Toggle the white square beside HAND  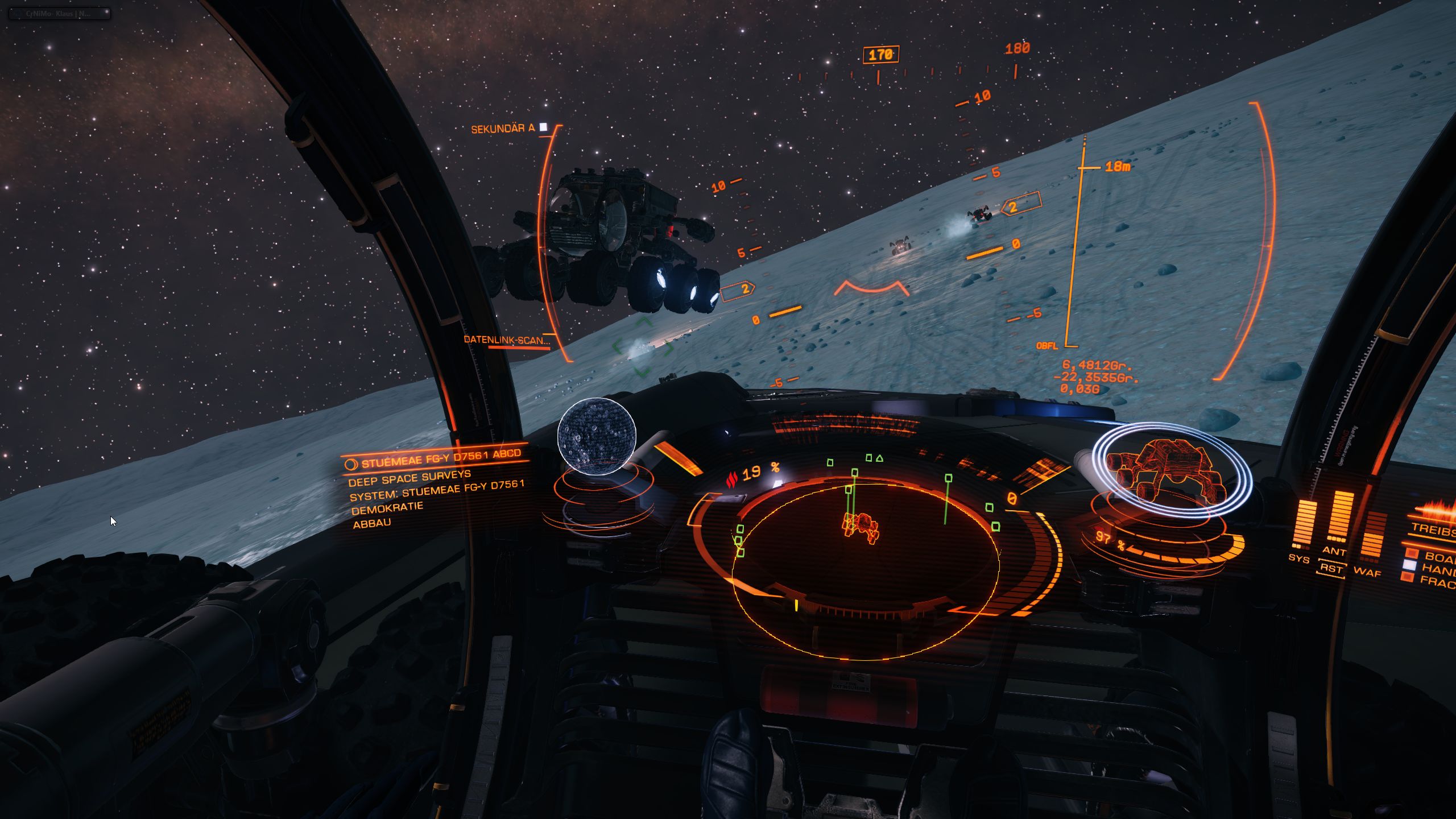click(x=1410, y=565)
